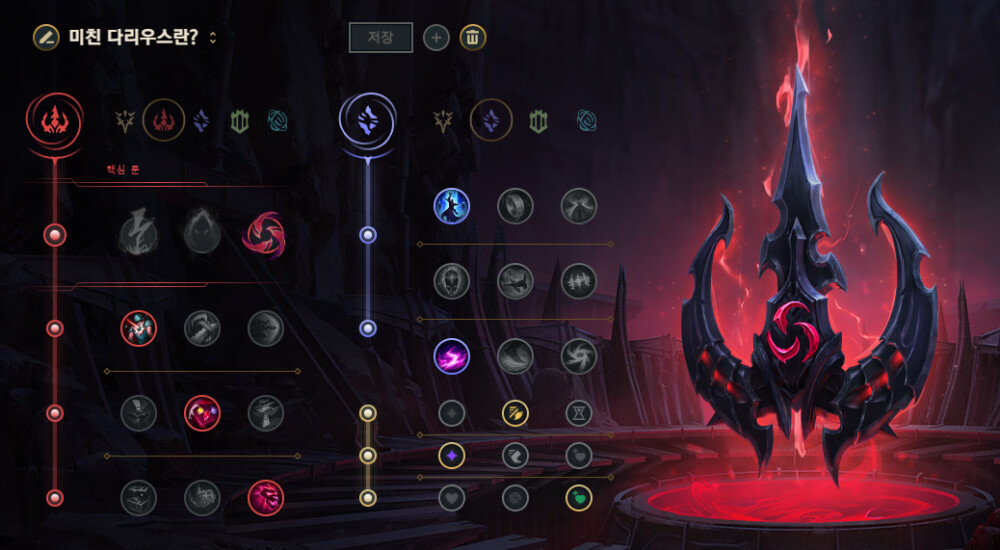Add a new rune page with plus button
Viewport: 1000px width, 550px height.
tap(436, 38)
